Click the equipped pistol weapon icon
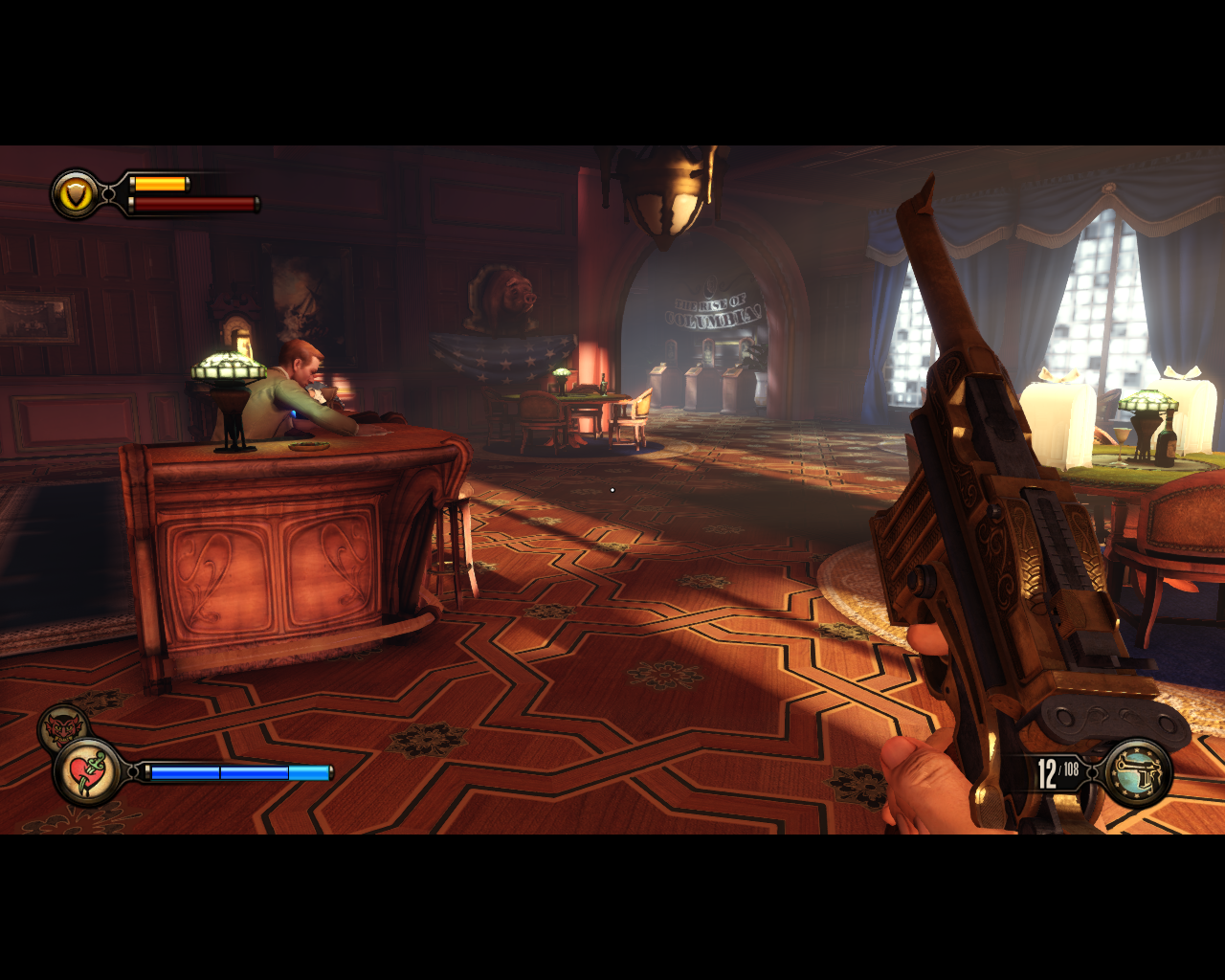 click(x=1139, y=773)
